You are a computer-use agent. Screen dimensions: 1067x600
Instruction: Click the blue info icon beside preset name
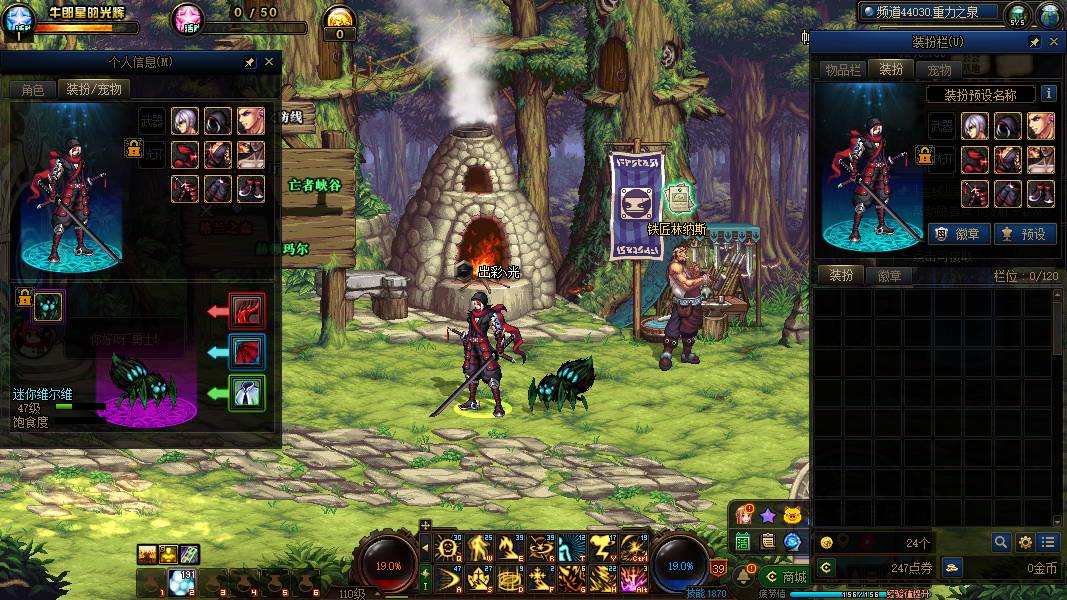[1049, 93]
